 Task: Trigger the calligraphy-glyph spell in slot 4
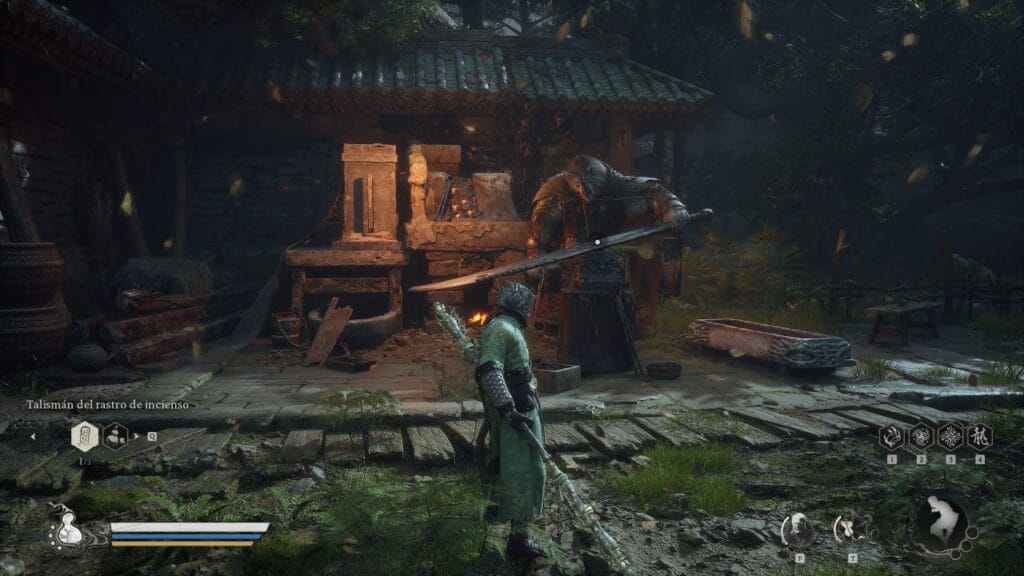pos(979,436)
